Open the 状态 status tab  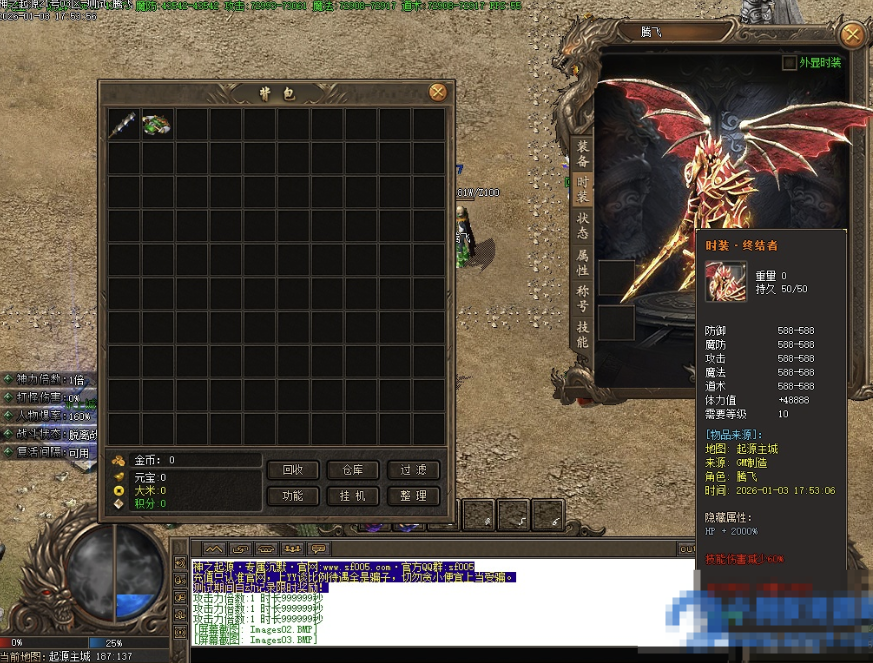click(583, 226)
